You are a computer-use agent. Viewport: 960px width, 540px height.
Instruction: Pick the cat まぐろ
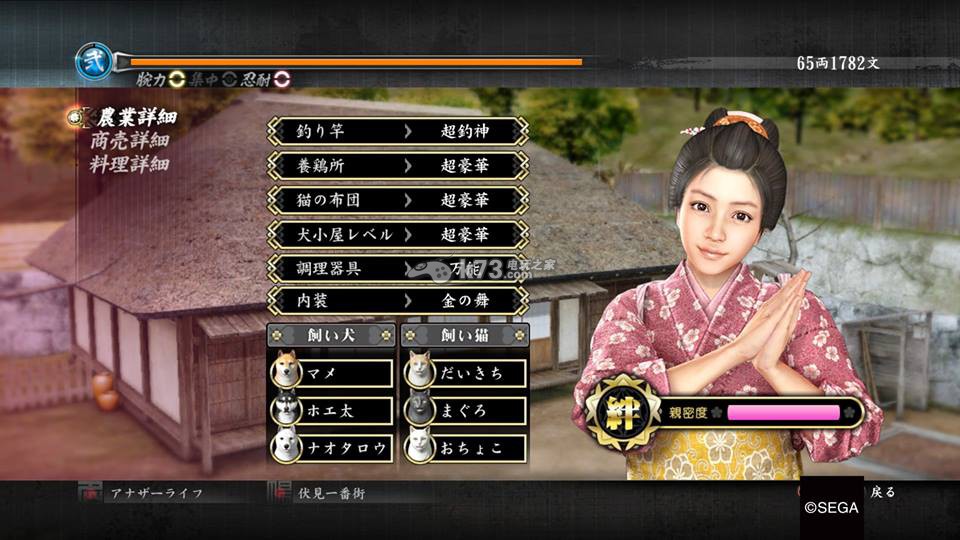tap(465, 409)
